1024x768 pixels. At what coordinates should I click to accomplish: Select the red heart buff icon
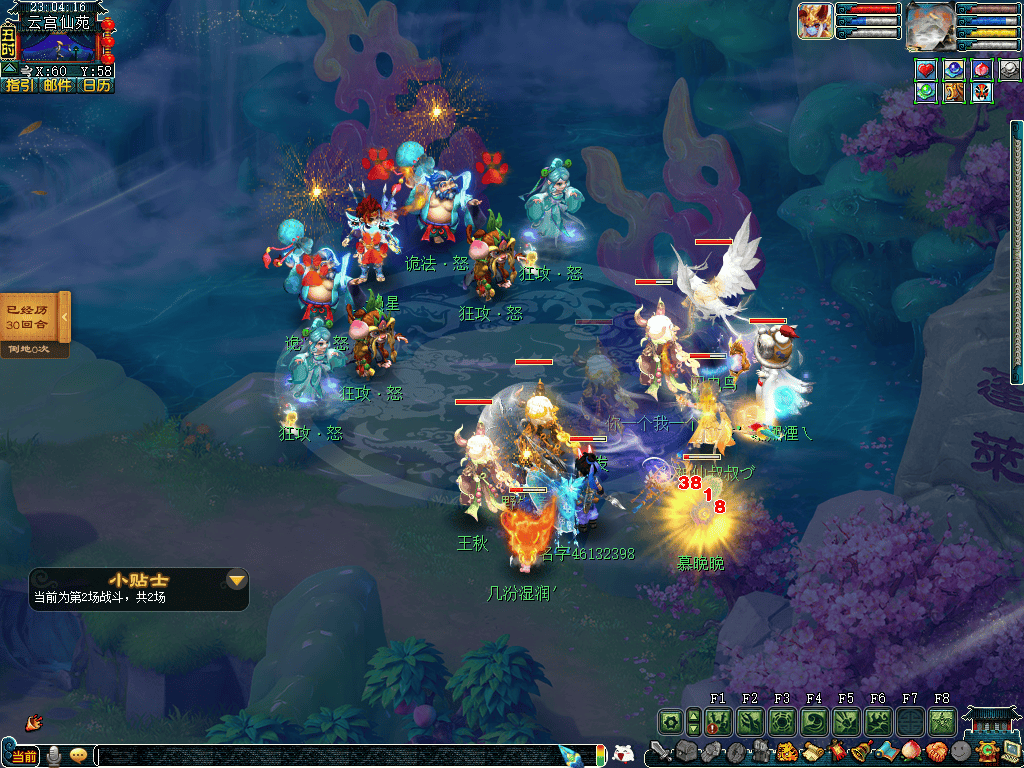click(x=926, y=69)
